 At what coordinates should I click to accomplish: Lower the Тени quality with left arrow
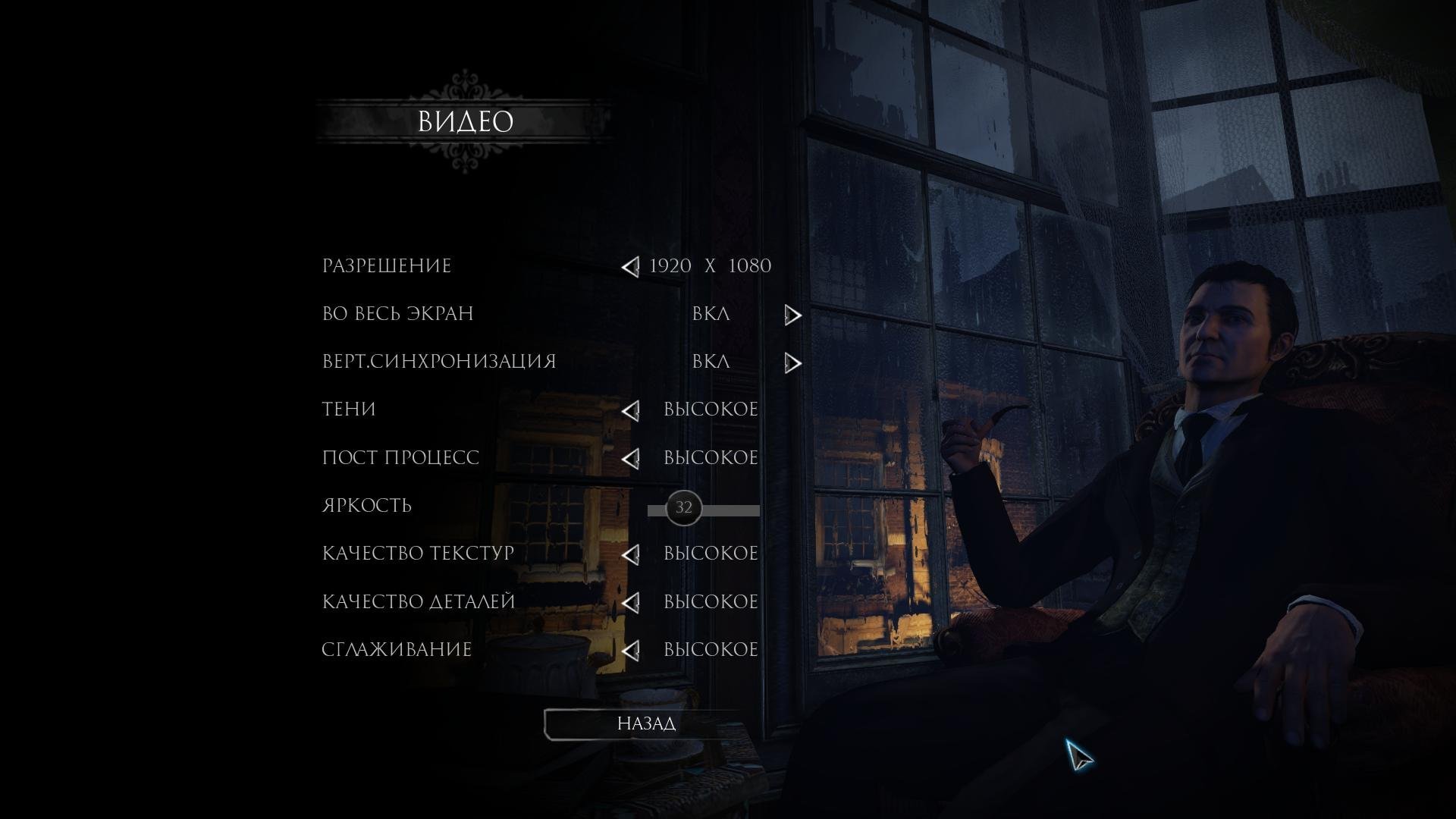pyautogui.click(x=630, y=410)
